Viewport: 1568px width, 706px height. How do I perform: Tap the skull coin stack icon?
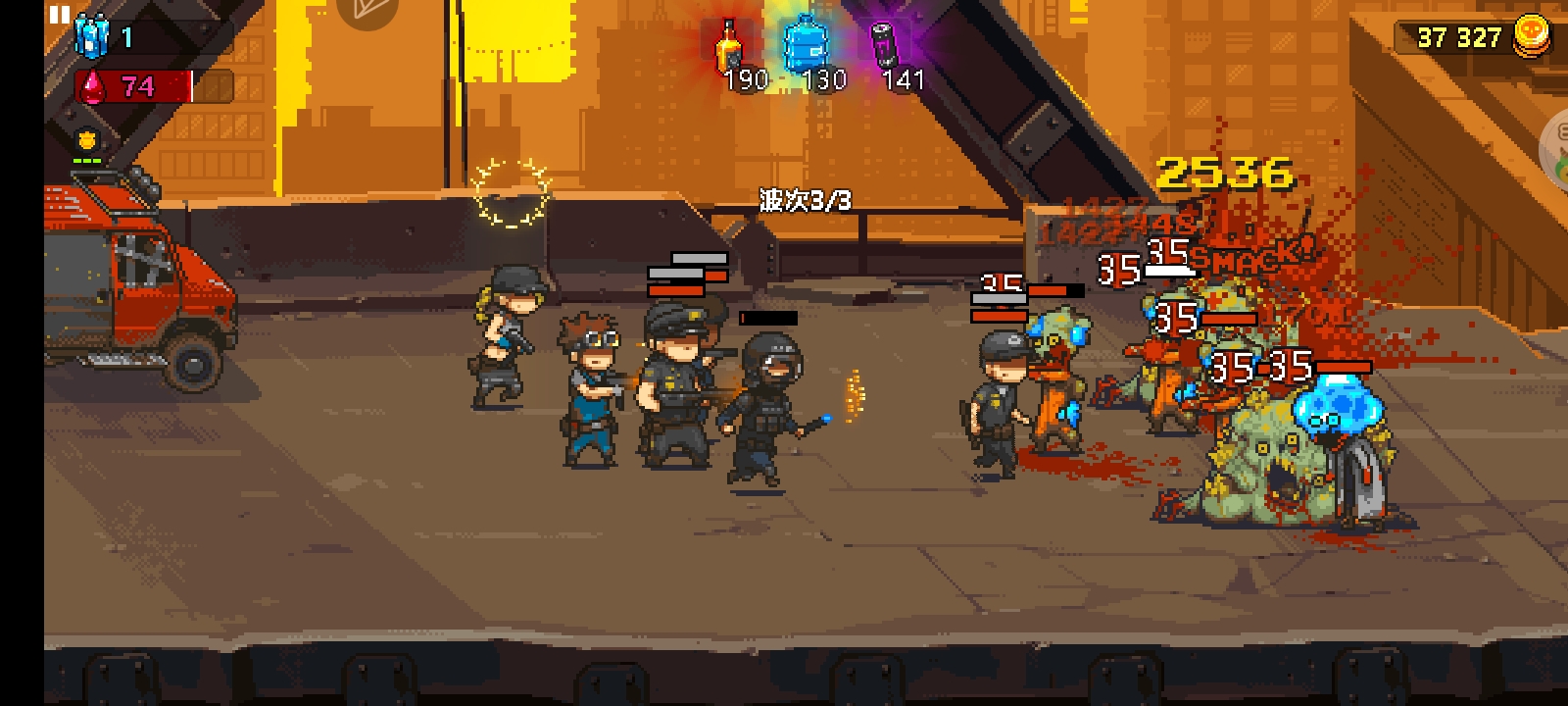[1532, 36]
